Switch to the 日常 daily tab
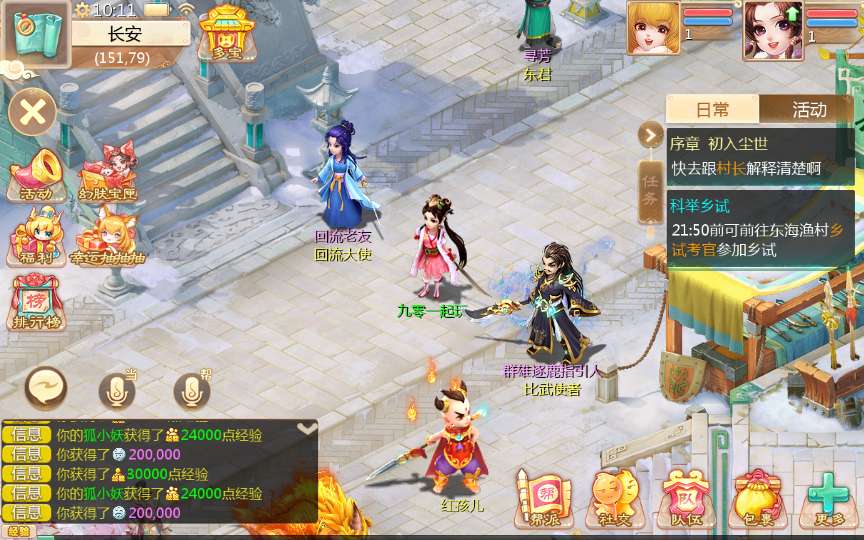Screen dimensions: 864x540 pos(712,110)
